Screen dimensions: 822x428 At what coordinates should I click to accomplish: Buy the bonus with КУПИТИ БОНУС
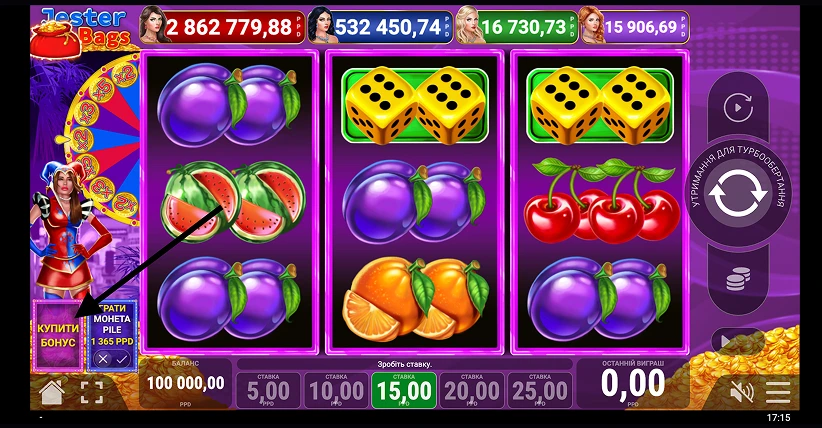(x=58, y=335)
